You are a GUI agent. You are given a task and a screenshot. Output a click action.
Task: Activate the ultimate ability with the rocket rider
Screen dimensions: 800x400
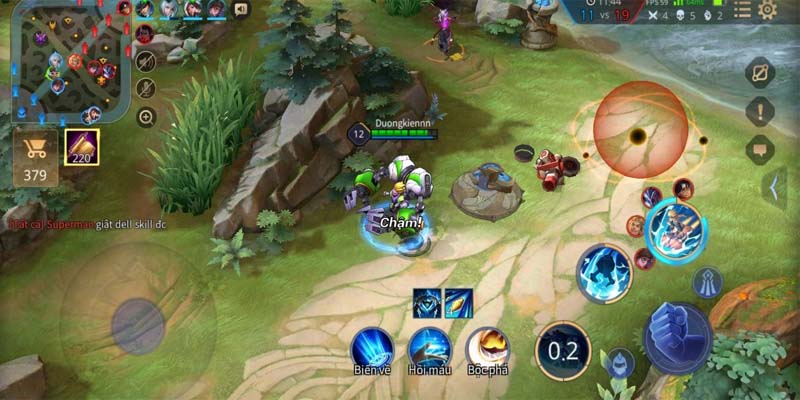675,231
